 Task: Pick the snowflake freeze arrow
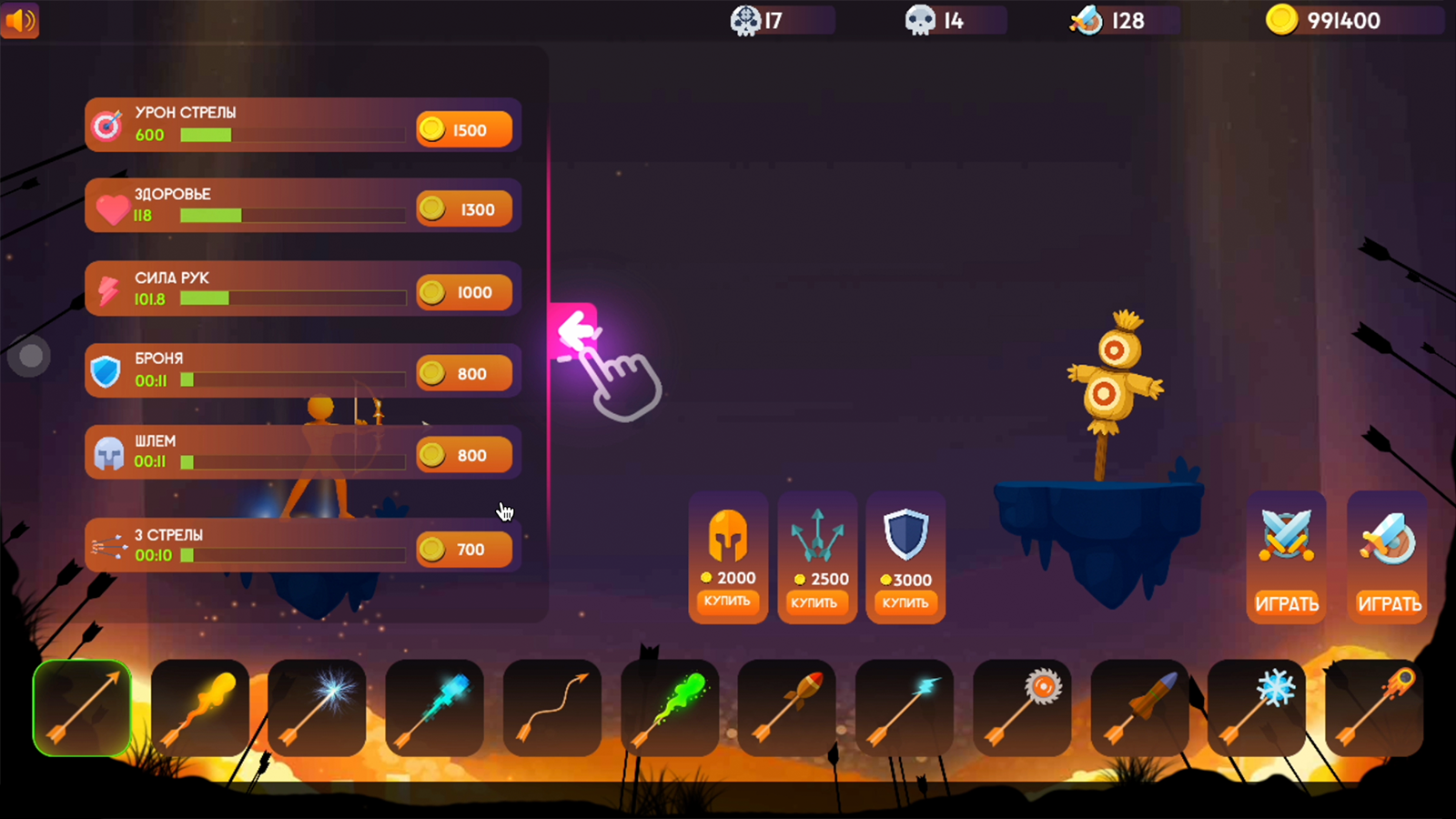(1256, 708)
